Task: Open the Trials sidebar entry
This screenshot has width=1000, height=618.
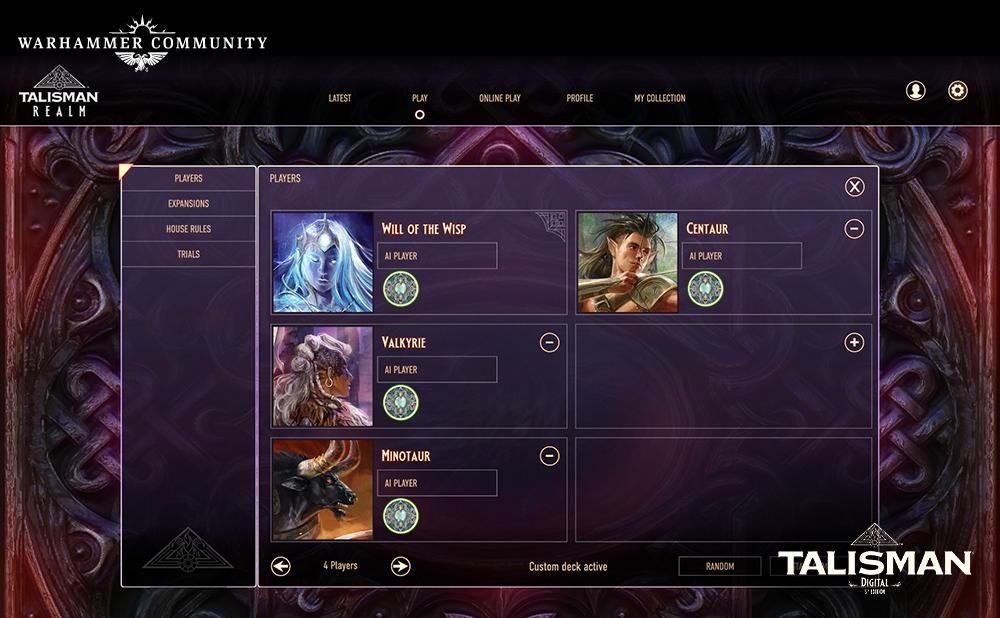Action: [189, 254]
